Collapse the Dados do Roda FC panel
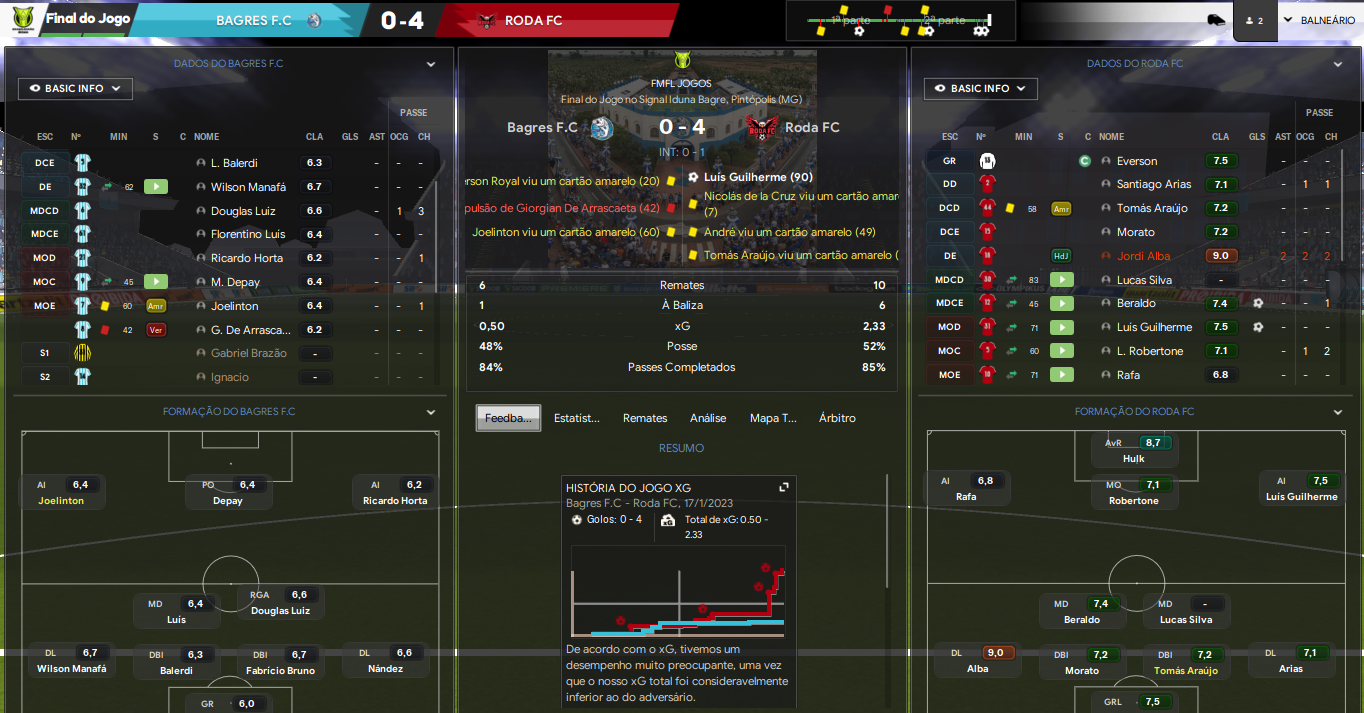The image size is (1364, 713). tap(1338, 64)
